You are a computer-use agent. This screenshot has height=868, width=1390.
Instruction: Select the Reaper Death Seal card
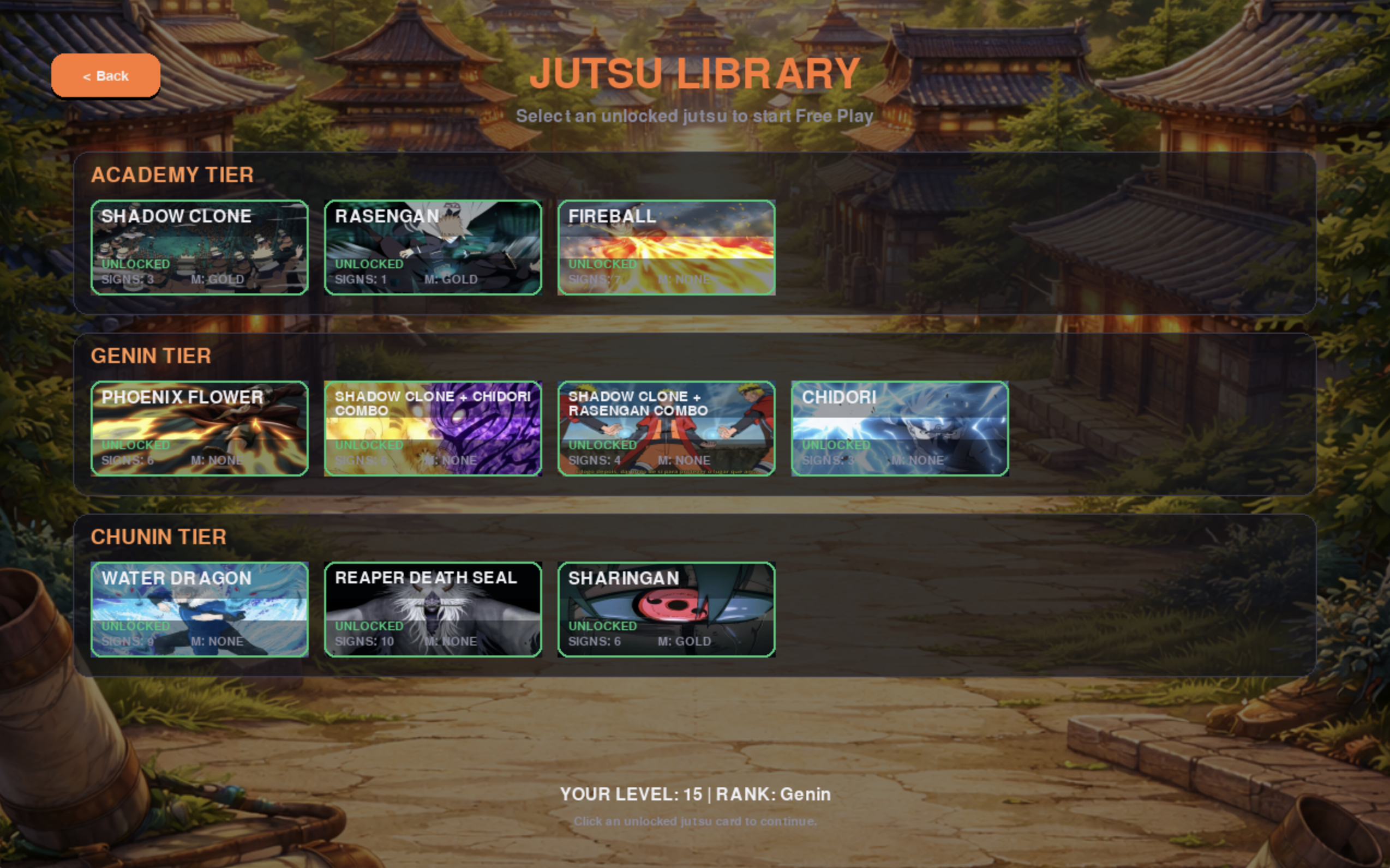tap(433, 610)
